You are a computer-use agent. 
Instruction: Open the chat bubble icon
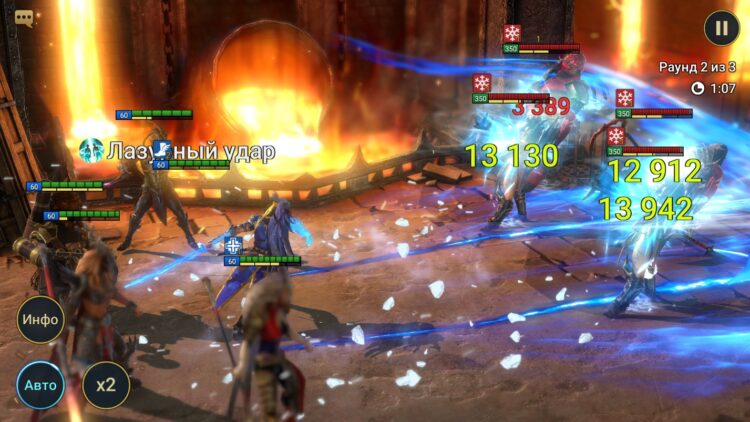[x=24, y=18]
